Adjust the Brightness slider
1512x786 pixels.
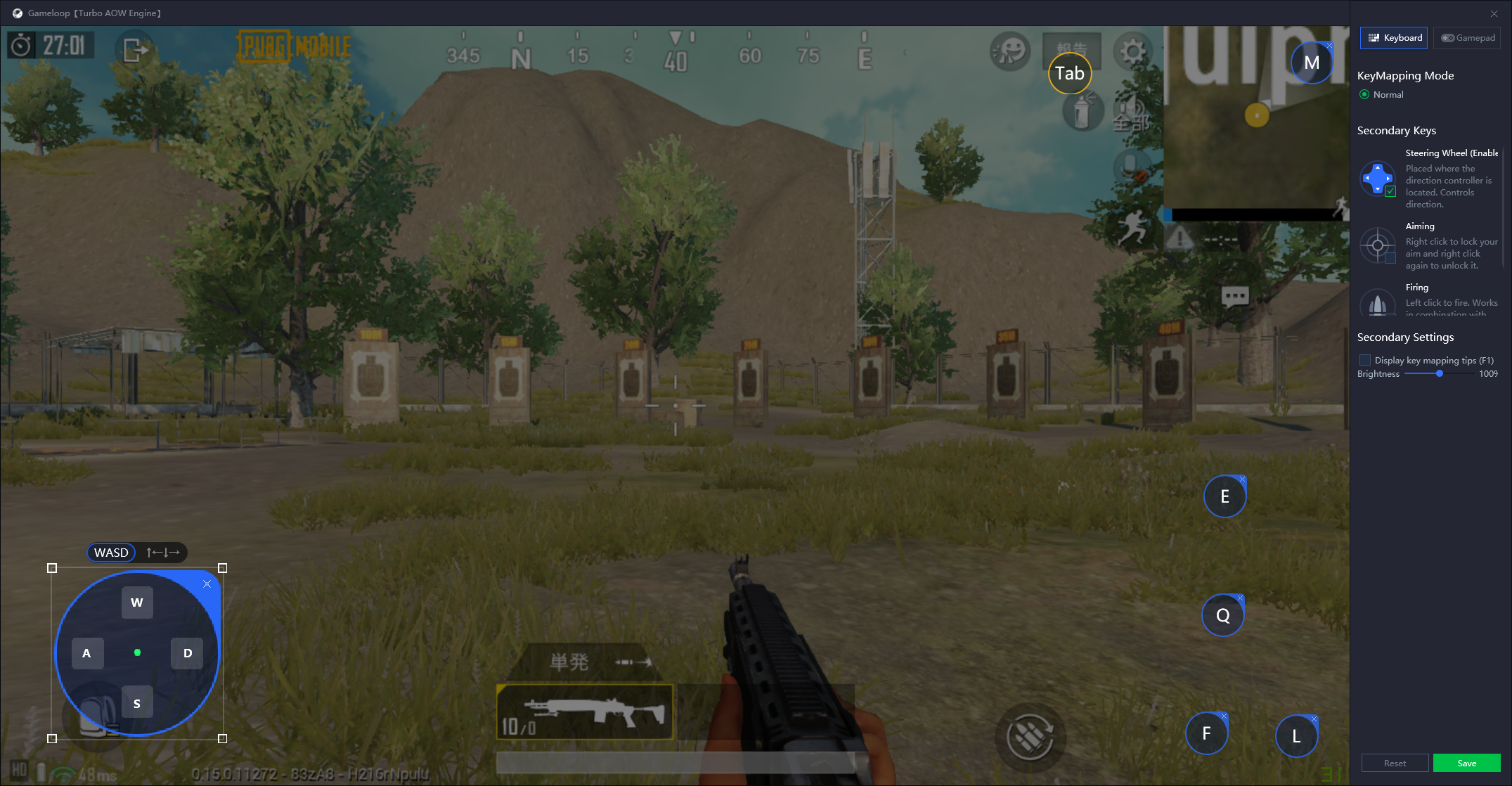click(1438, 373)
